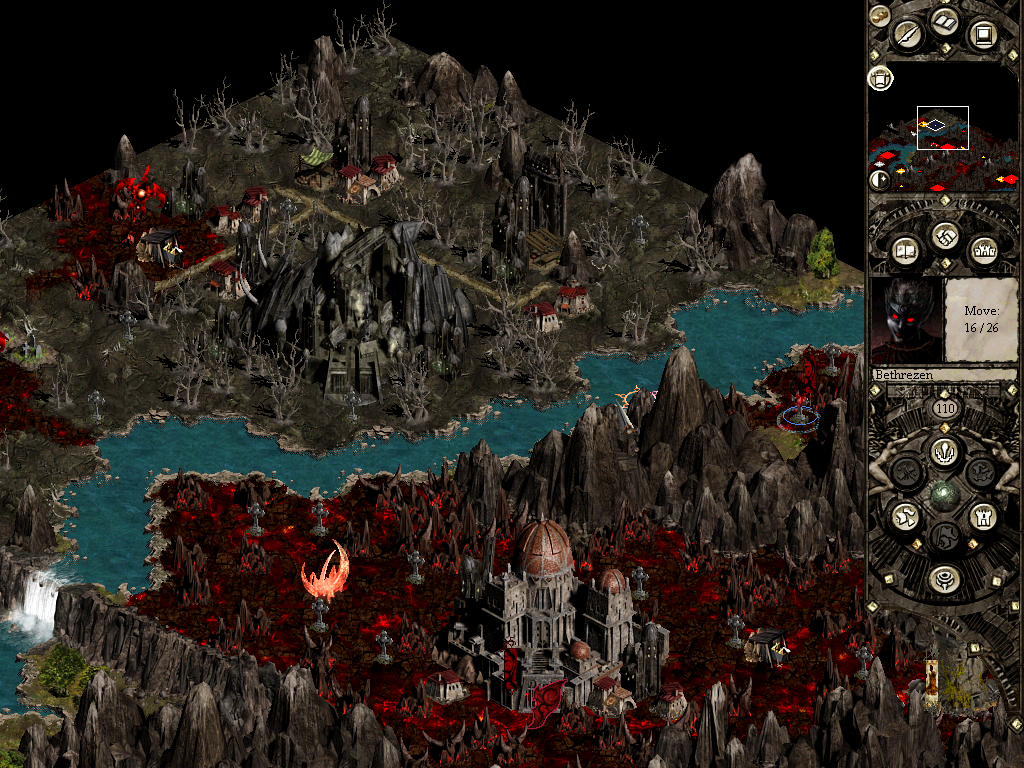The height and width of the screenshot is (768, 1024).
Task: Click the square screen icon button
Action: point(983,35)
